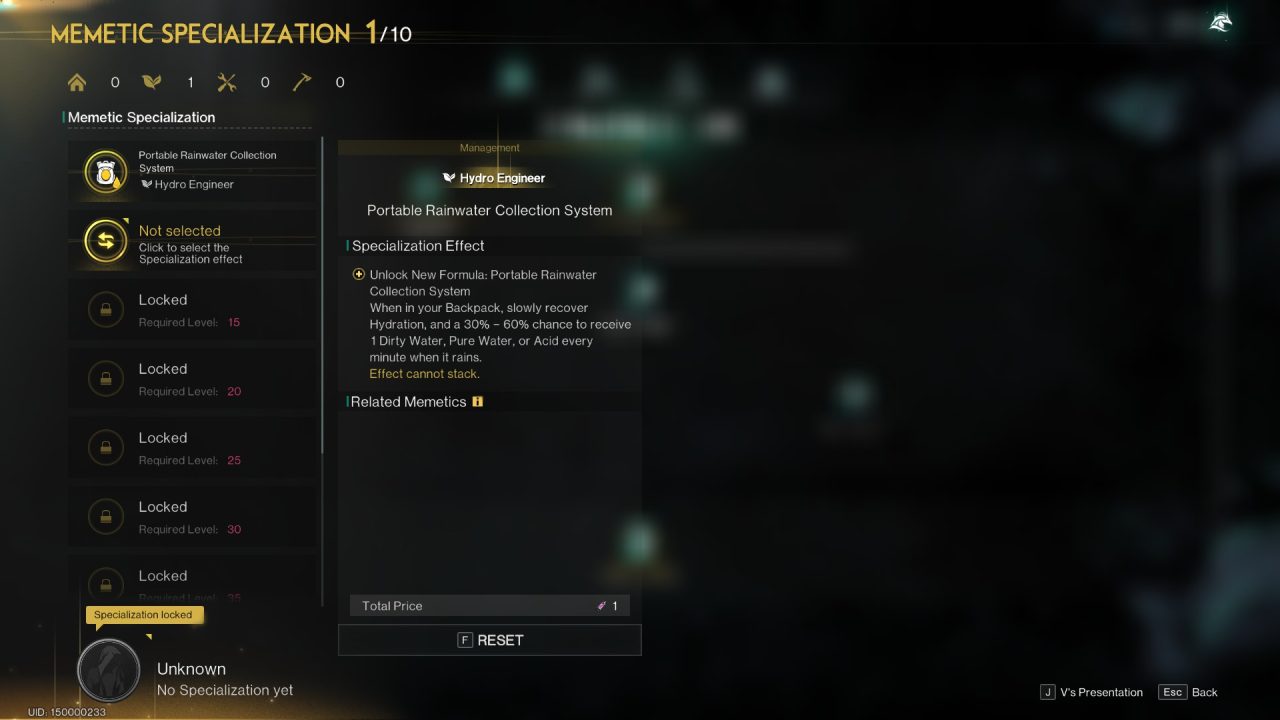Screen dimensions: 1280x720
Task: Select the locked entry requiring level 20
Action: tap(195, 379)
